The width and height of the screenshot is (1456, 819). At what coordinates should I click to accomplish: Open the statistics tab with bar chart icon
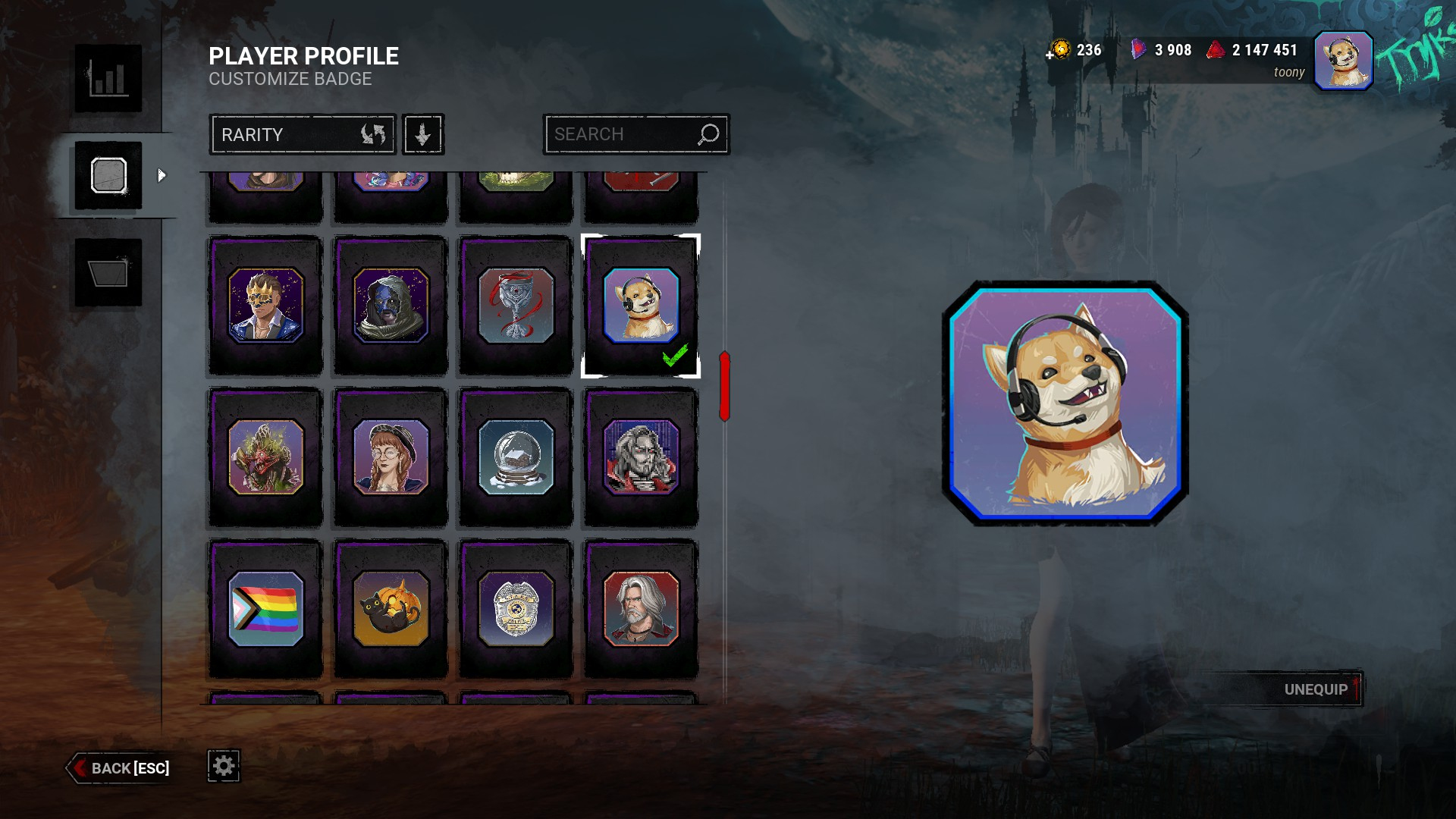click(x=108, y=79)
